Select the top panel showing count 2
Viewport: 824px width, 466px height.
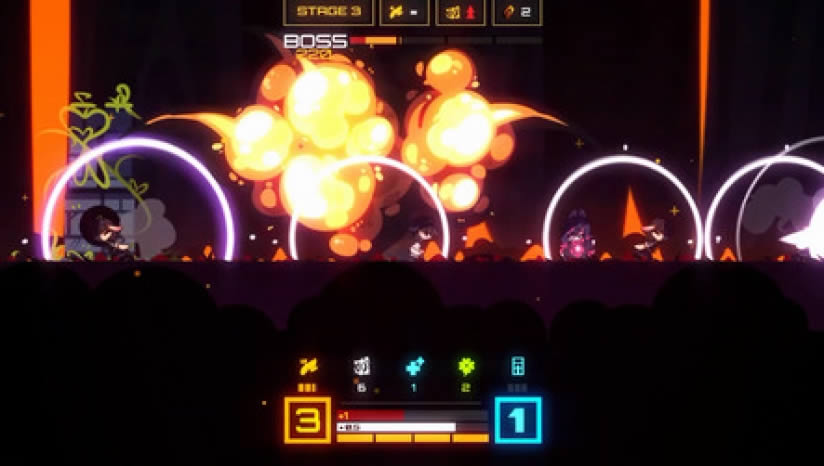518,12
